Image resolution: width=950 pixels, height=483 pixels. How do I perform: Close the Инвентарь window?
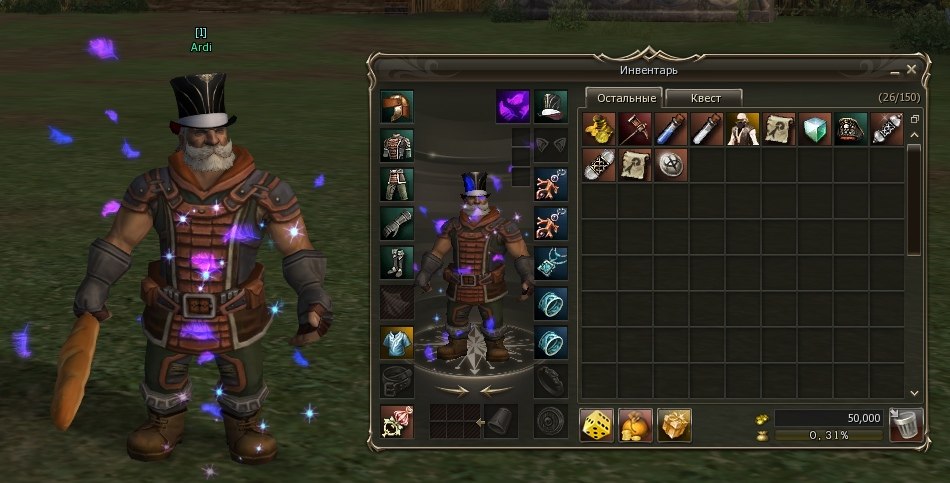click(x=911, y=69)
